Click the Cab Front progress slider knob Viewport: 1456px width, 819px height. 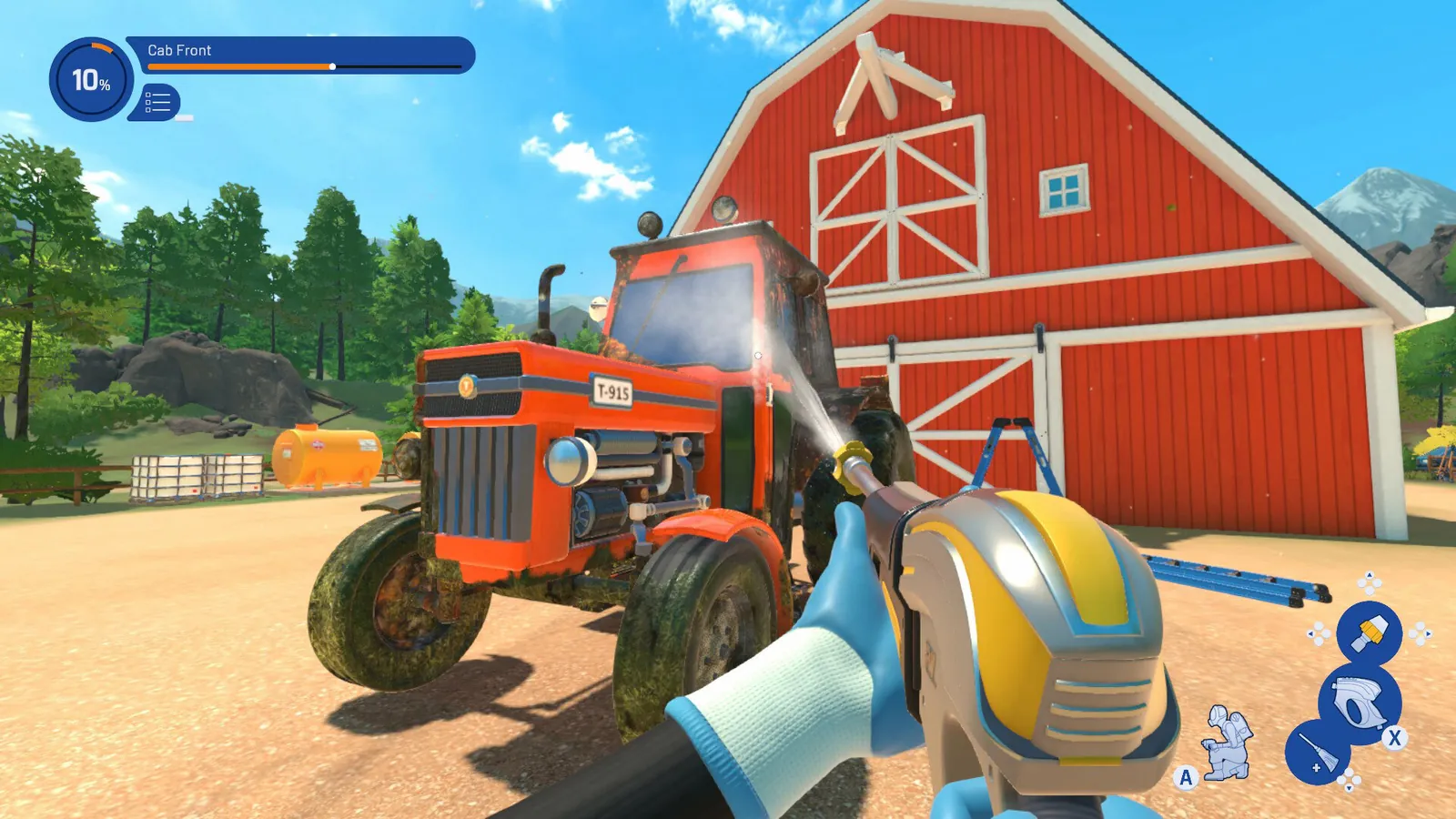332,67
